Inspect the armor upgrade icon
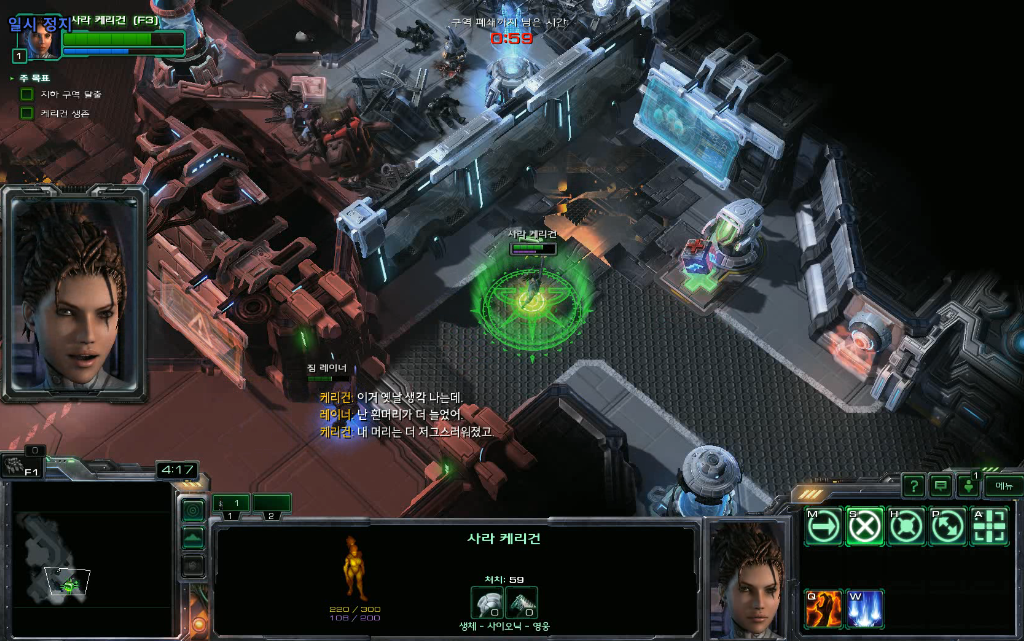 pos(487,602)
